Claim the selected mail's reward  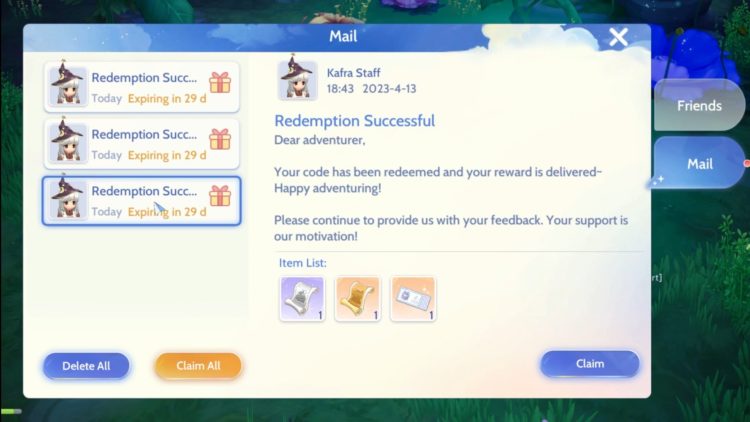tap(589, 364)
